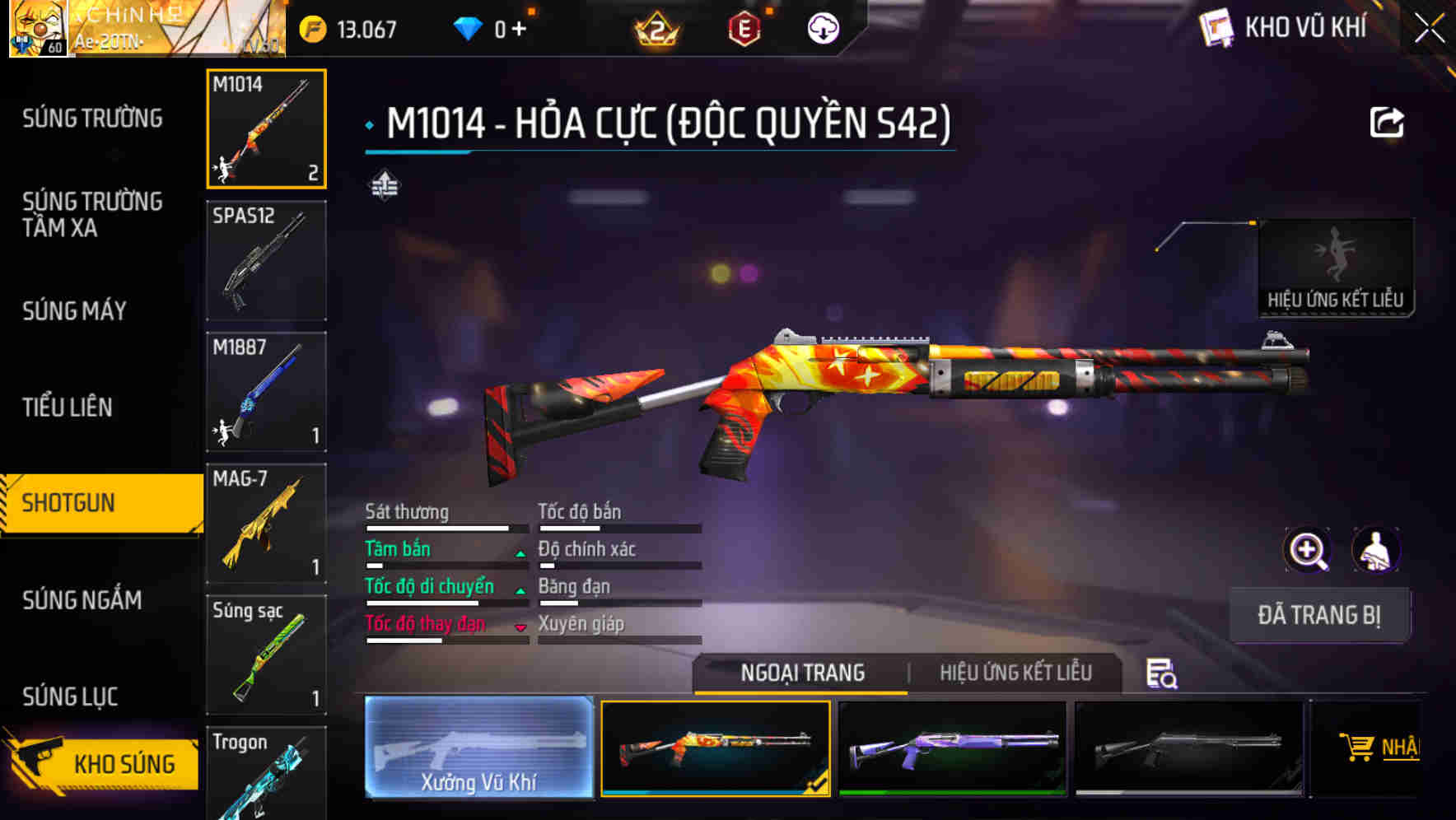This screenshot has height=820, width=1456.
Task: Select the SPAS12 weapon thumbnail
Action: [266, 259]
